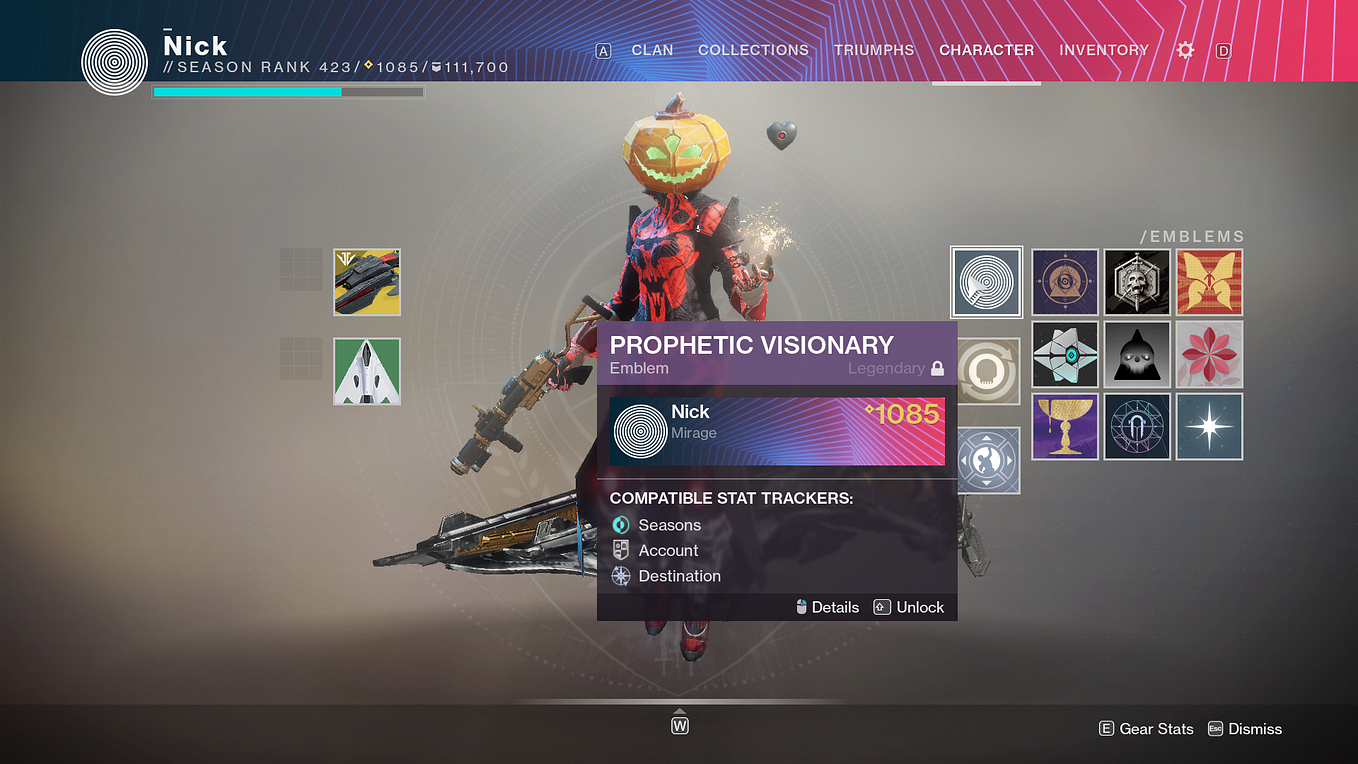Click the Account stat tracker shield icon
This screenshot has width=1358, height=764.
[x=622, y=550]
